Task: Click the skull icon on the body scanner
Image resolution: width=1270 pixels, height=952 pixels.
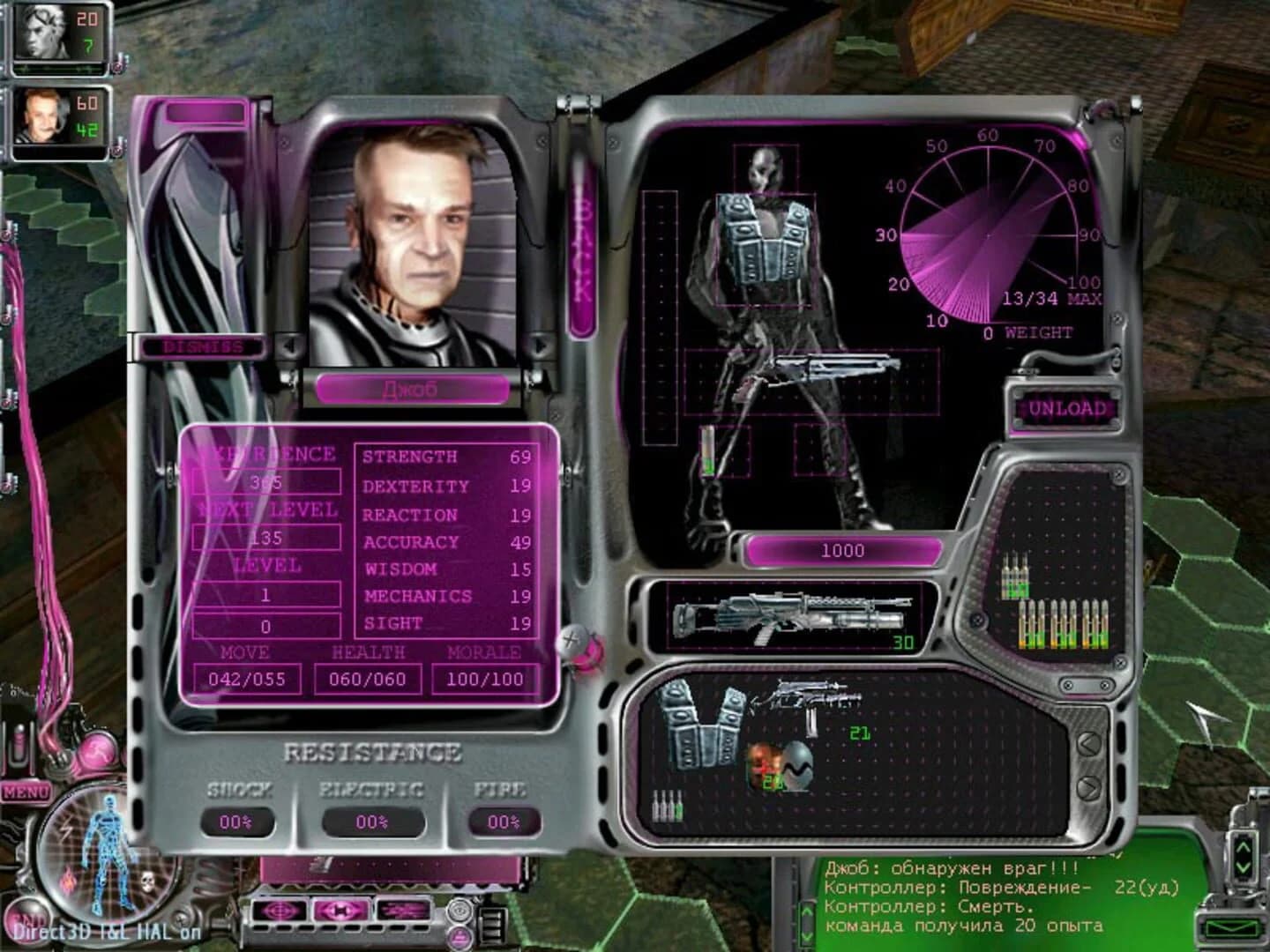Action: 146,880
